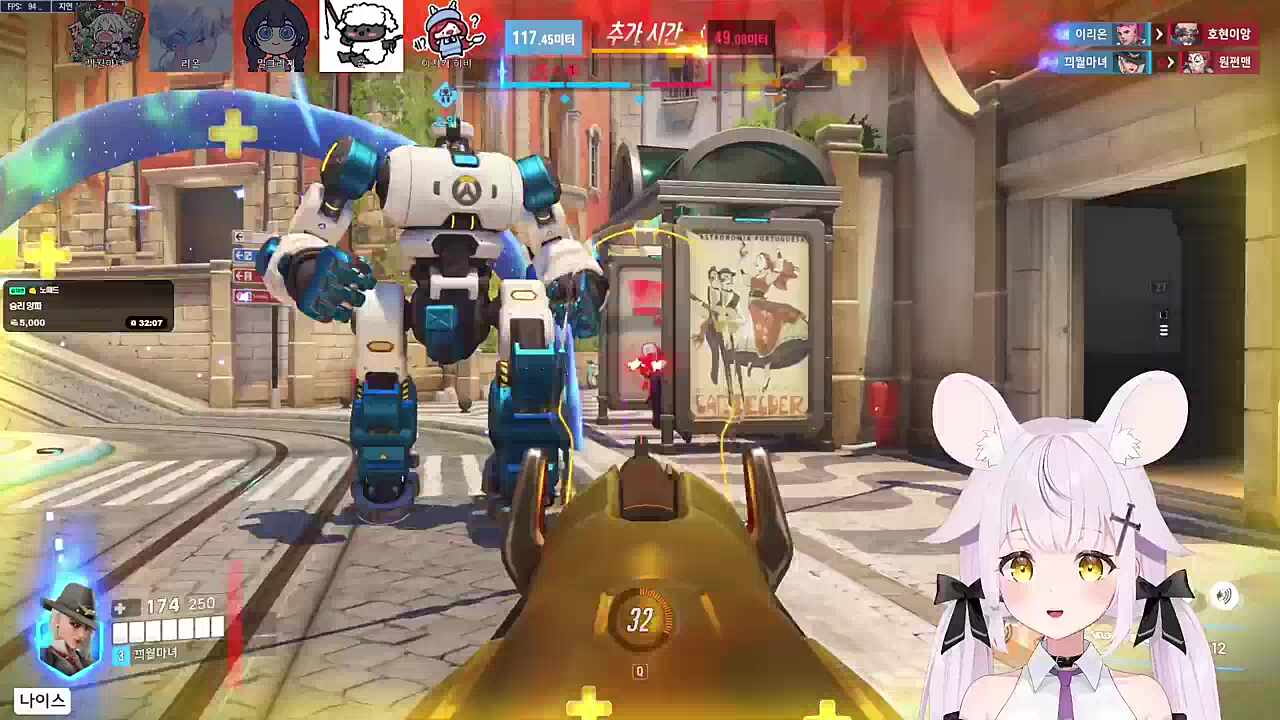The height and width of the screenshot is (720, 1280).
Task: Click the clock icon next to 32:07 timer
Action: (131, 322)
